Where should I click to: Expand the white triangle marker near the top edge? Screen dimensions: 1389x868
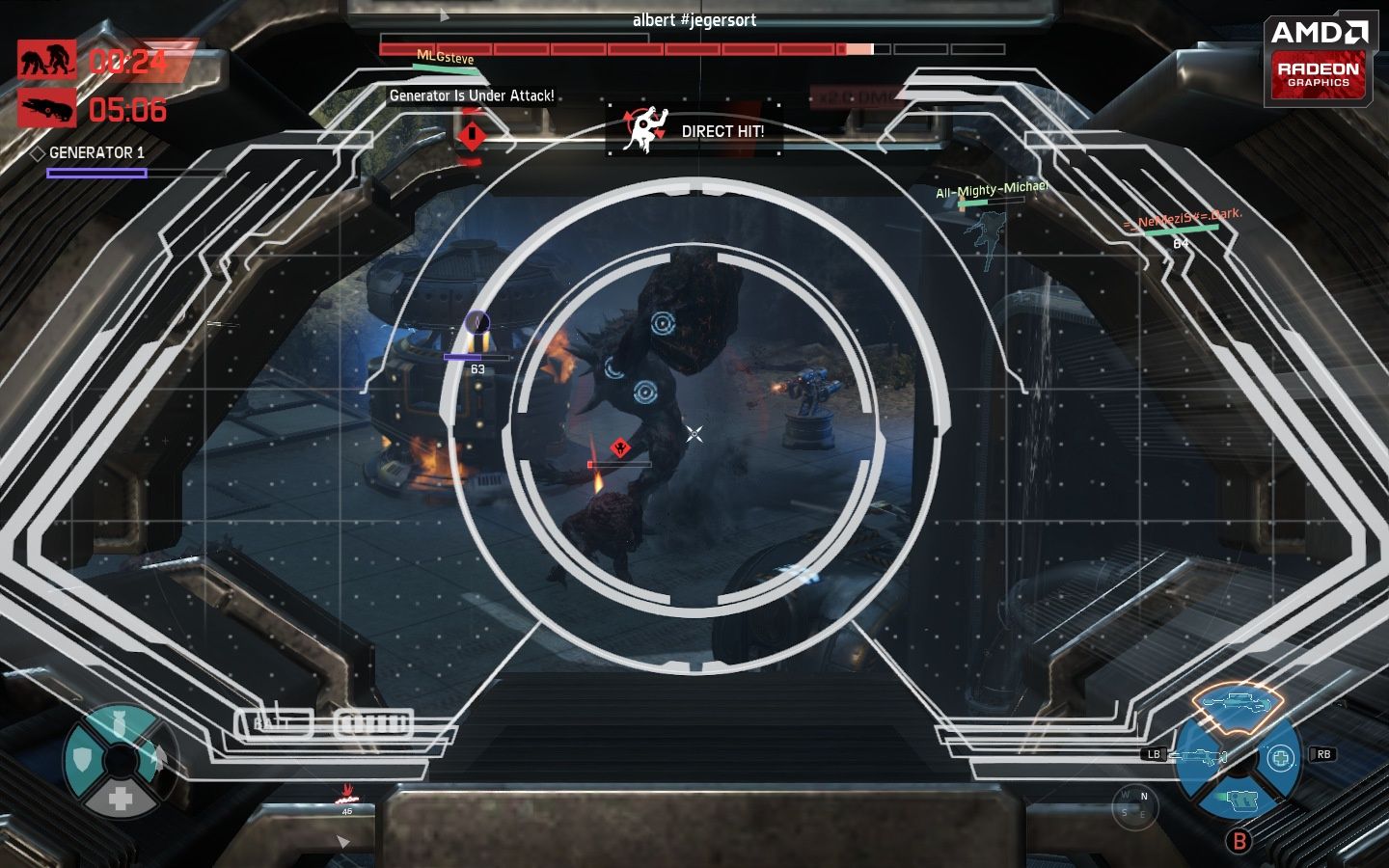pyautogui.click(x=442, y=14)
